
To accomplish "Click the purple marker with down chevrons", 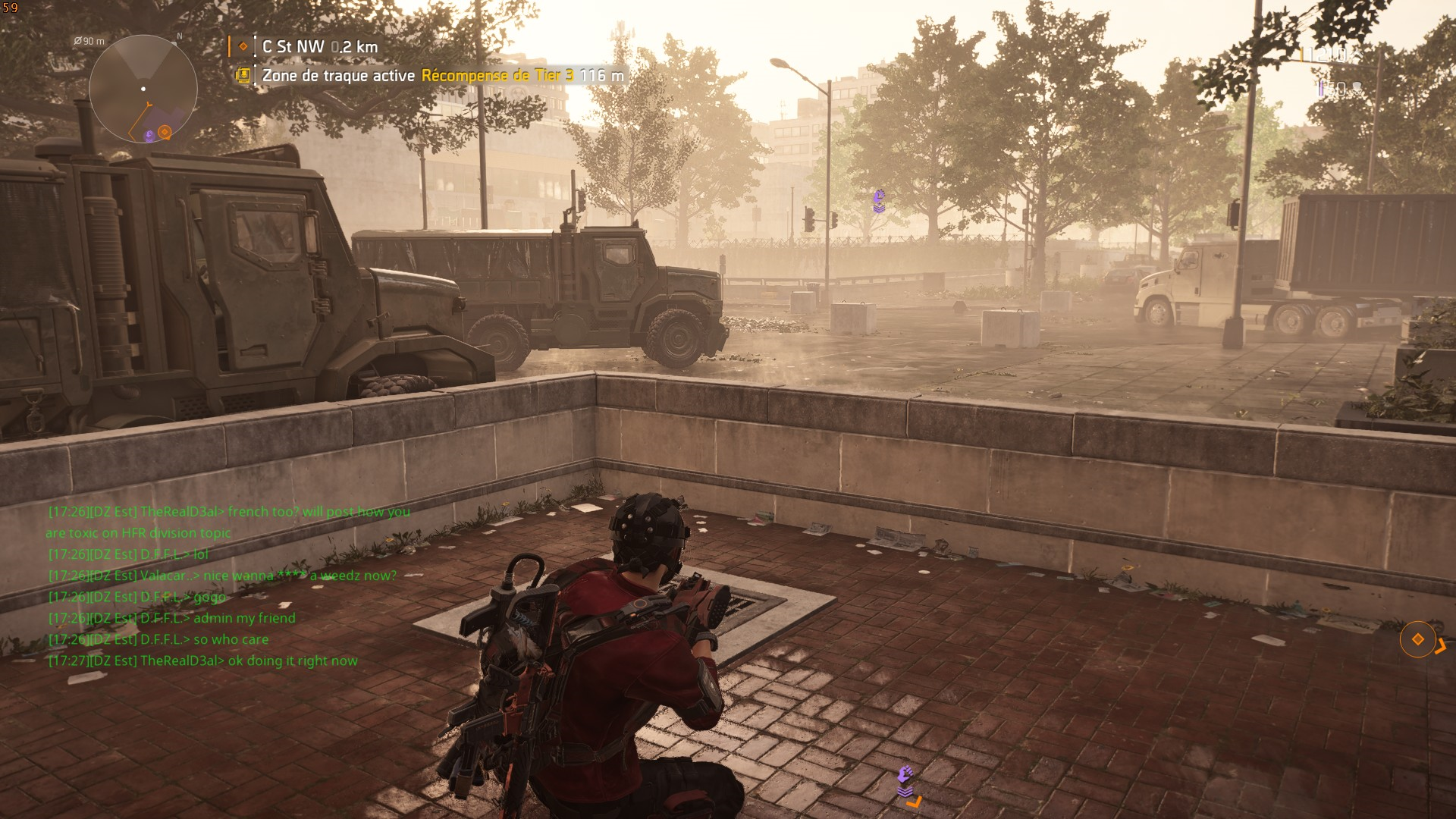I will point(905,780).
